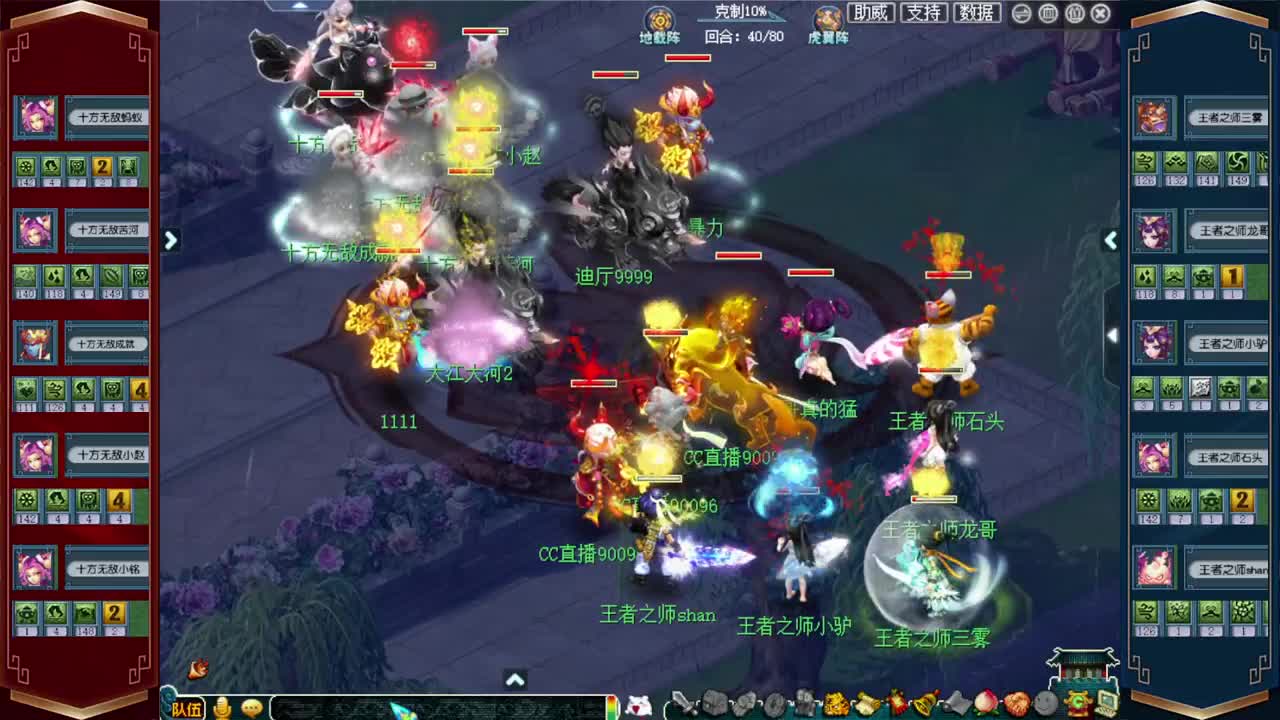
Task: Toggle the white cat face icon near chat input
Action: pos(640,703)
